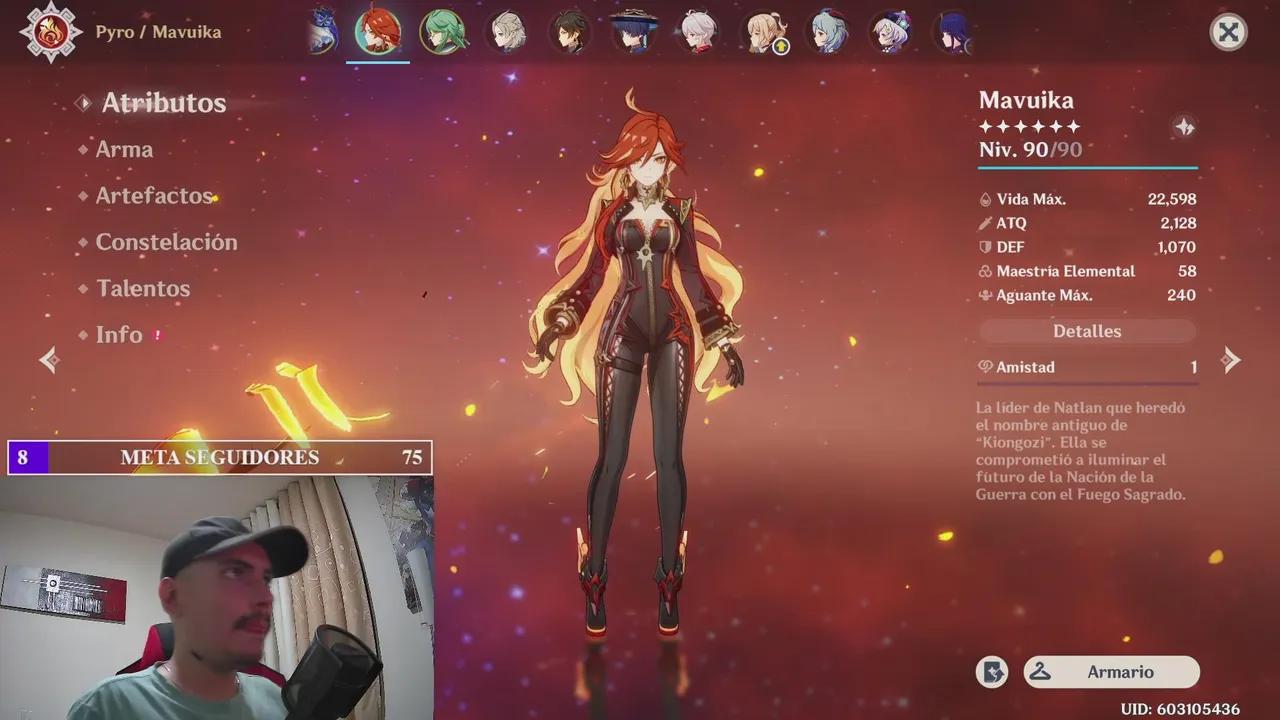Switch to Zhongli's character portrait
Viewport: 1280px width, 720px height.
coord(570,32)
